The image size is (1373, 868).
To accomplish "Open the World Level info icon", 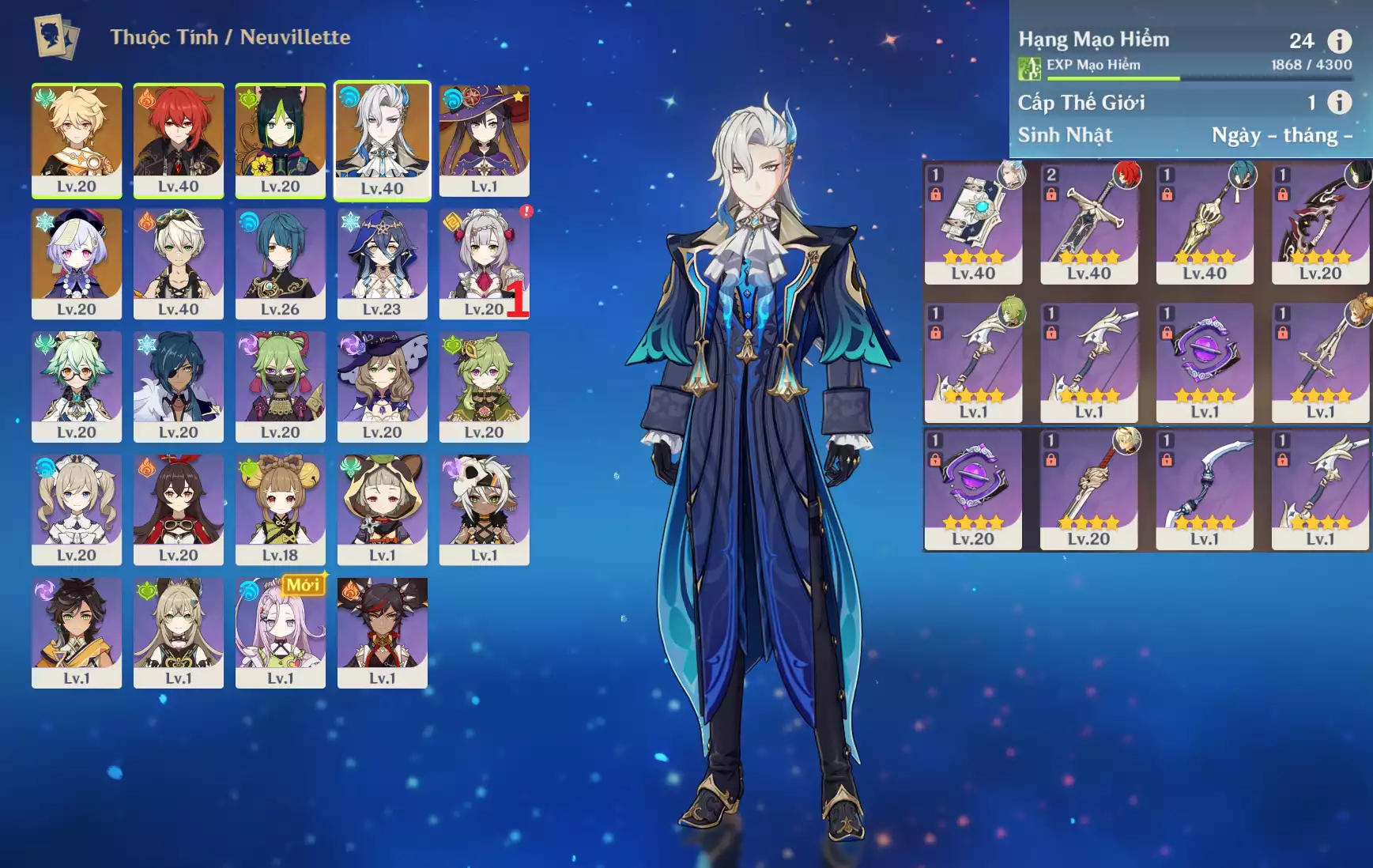I will (x=1339, y=102).
